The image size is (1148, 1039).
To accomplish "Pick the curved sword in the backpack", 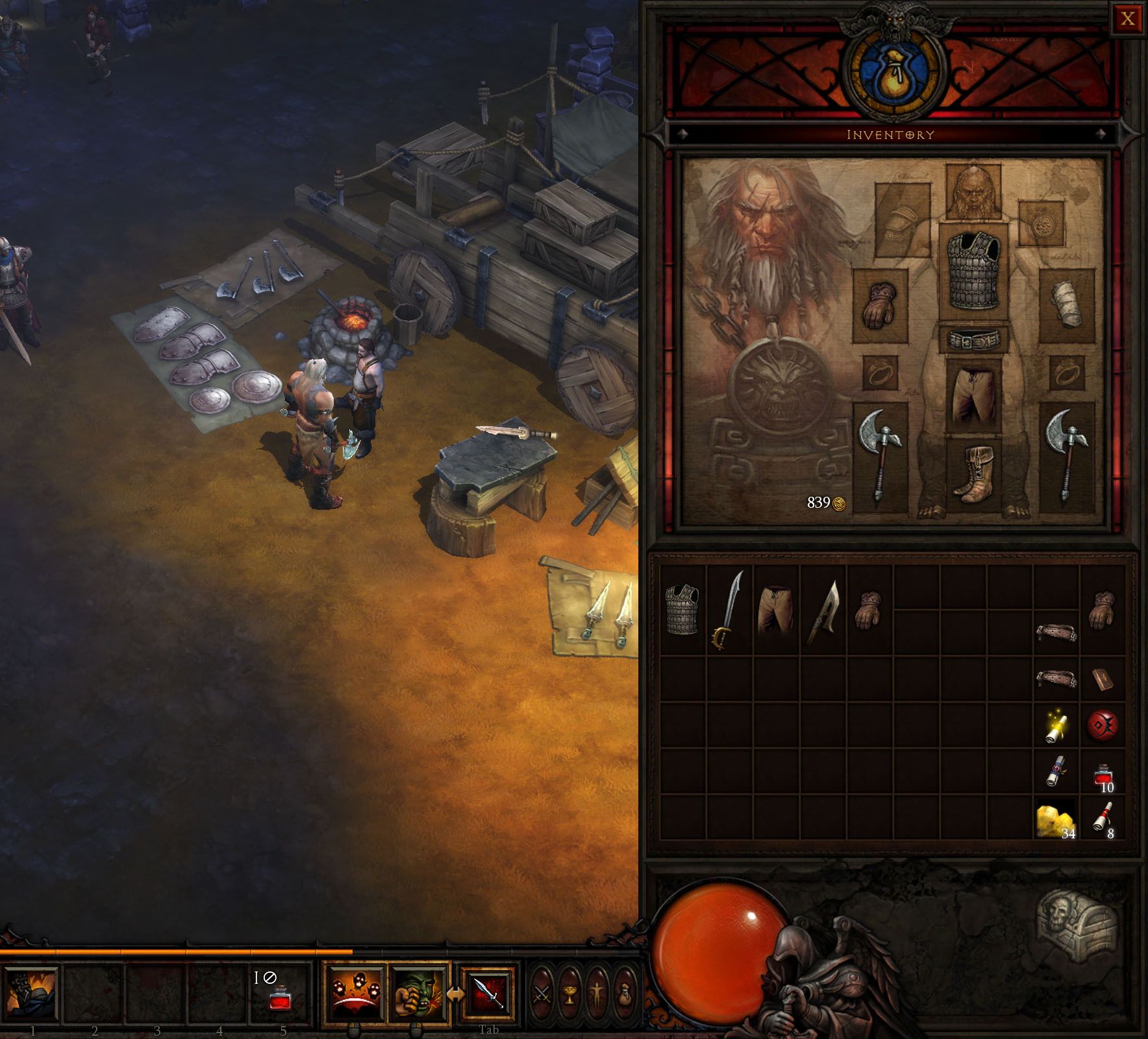I will point(729,610).
